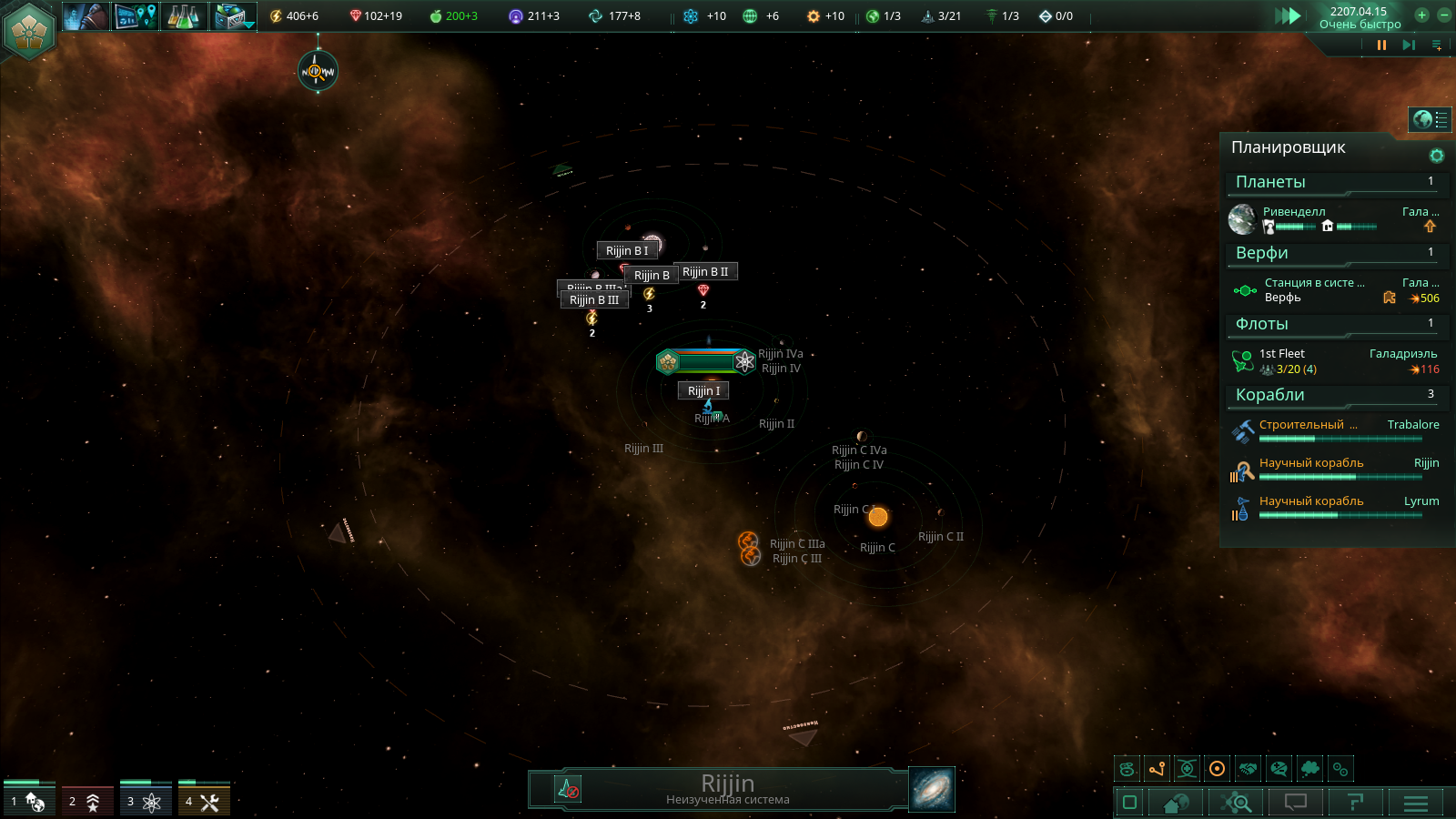Decrease game speed with the minus button
Viewport: 1456px width, 819px height.
click(1443, 15)
